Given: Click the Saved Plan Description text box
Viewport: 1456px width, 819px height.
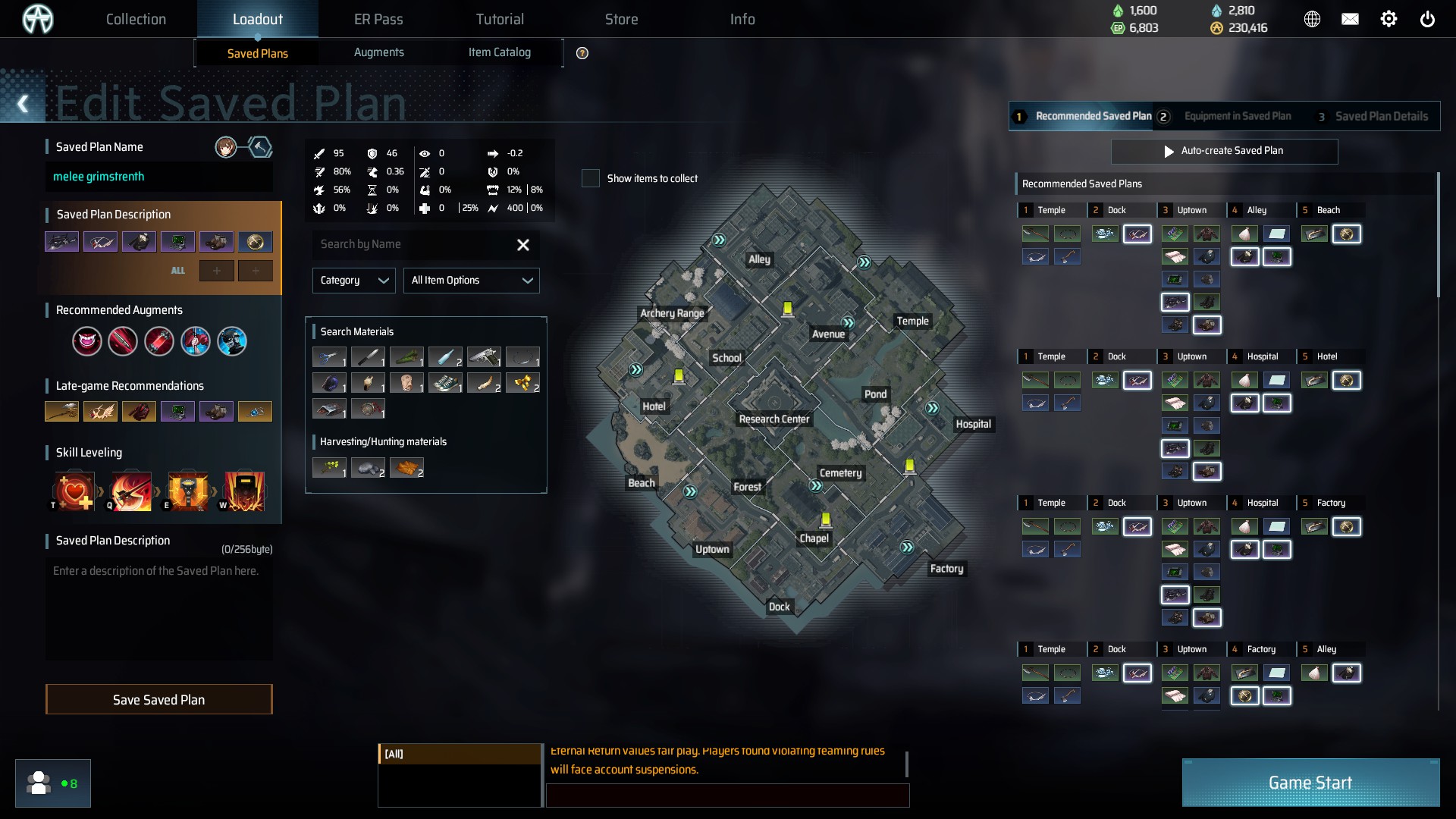Looking at the screenshot, I should click(x=158, y=607).
